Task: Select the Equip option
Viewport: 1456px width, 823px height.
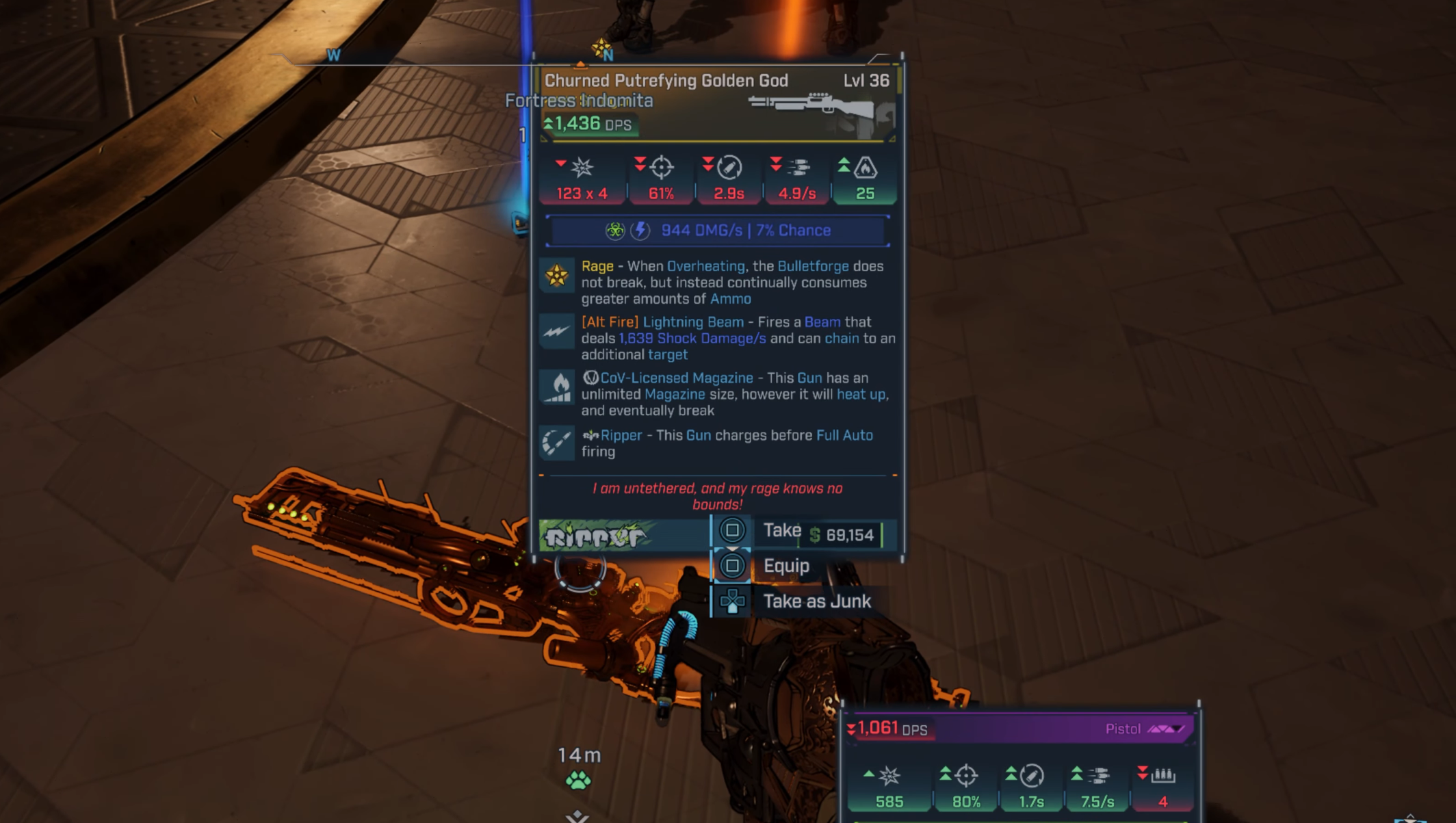Action: tap(785, 566)
